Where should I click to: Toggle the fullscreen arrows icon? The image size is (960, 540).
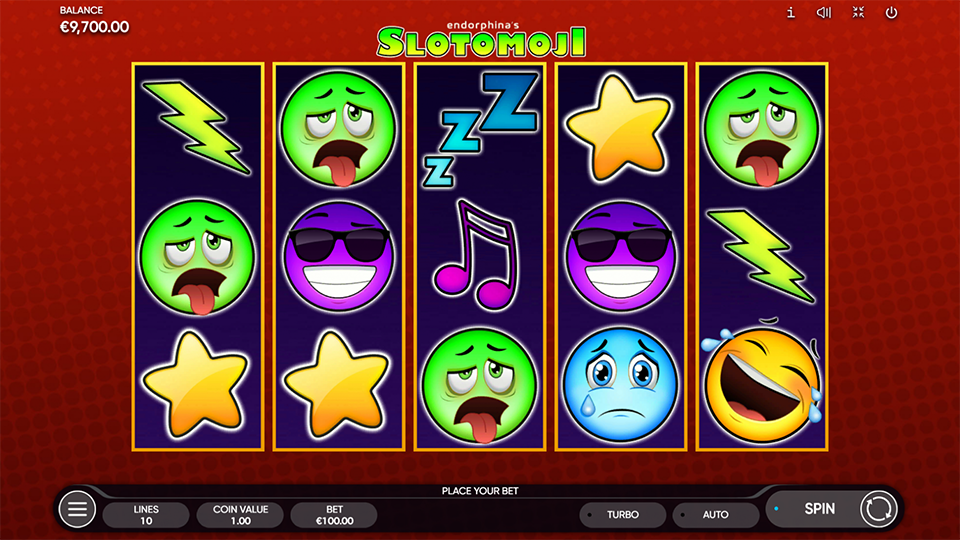(x=858, y=13)
